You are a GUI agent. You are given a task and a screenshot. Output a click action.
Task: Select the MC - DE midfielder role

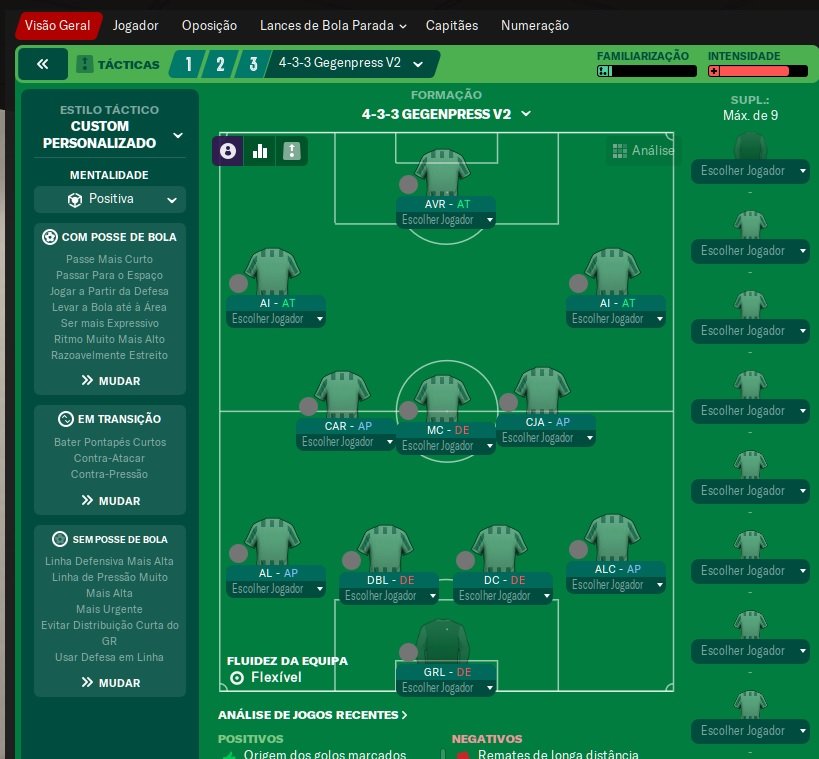(446, 431)
